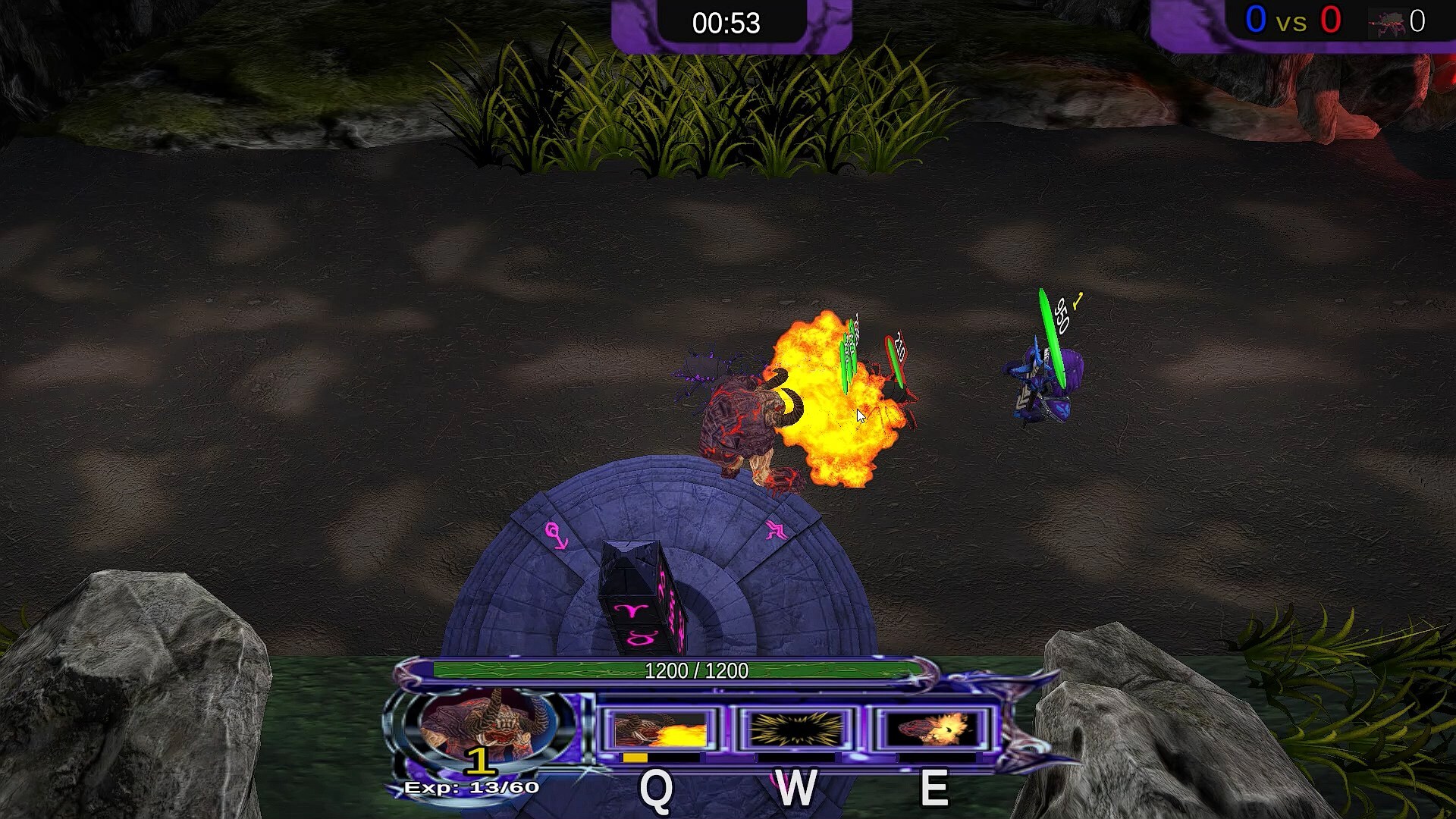Click the Exp 13/60 experience label

point(470,787)
